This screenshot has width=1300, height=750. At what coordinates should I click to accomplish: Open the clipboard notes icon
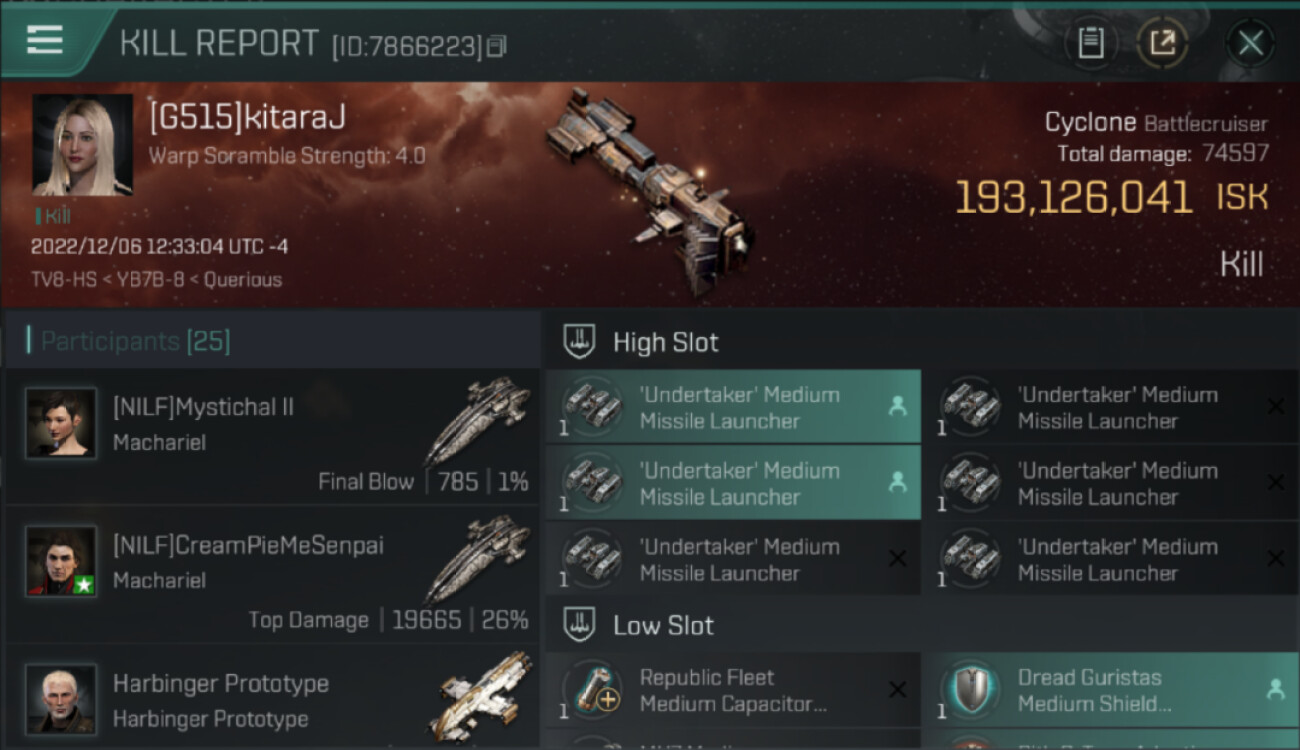1091,43
